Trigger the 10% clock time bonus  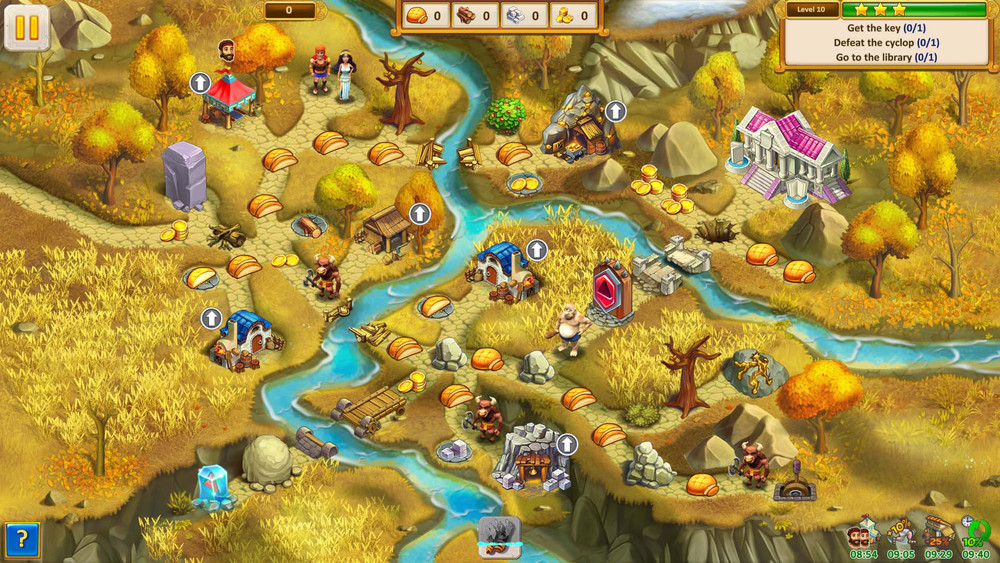[975, 533]
